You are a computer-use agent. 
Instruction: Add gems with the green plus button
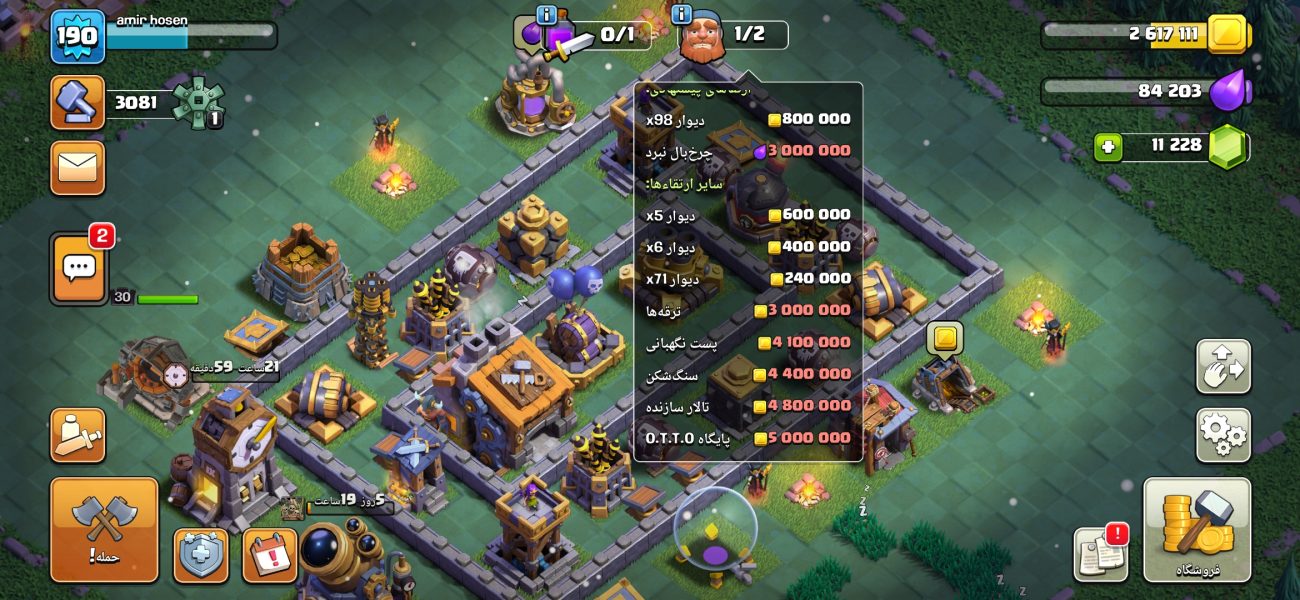pos(1108,147)
